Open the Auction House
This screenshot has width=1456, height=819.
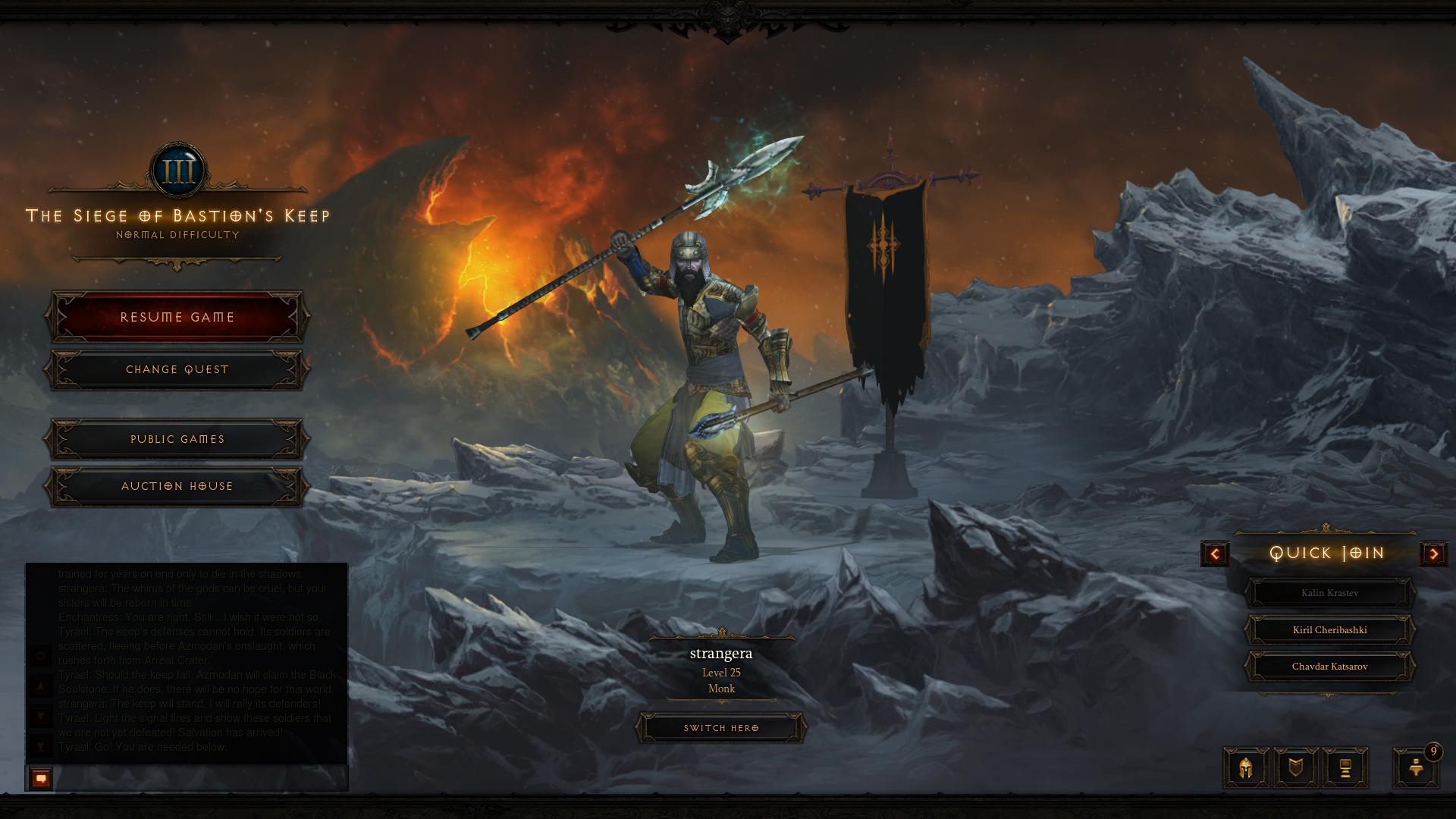pos(177,486)
